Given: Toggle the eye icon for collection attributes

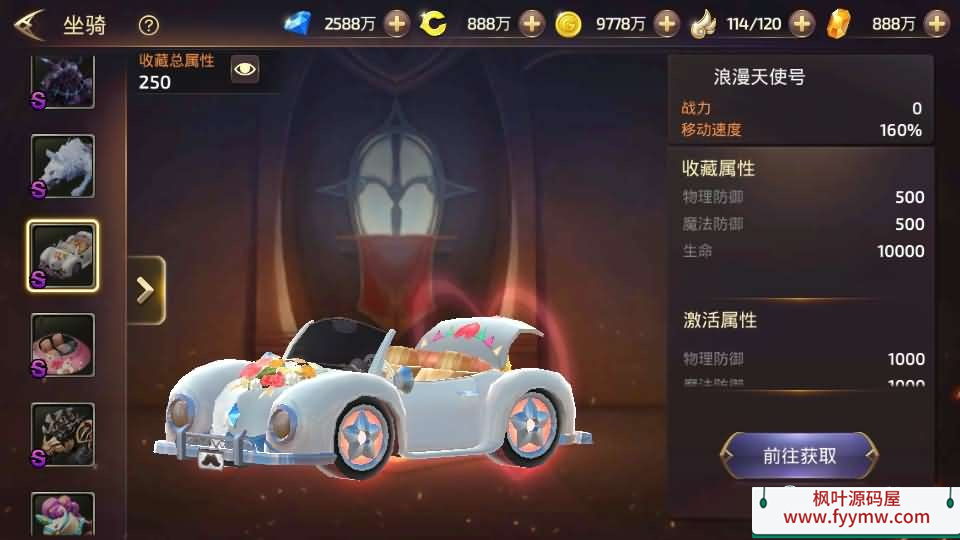Looking at the screenshot, I should coord(245,69).
